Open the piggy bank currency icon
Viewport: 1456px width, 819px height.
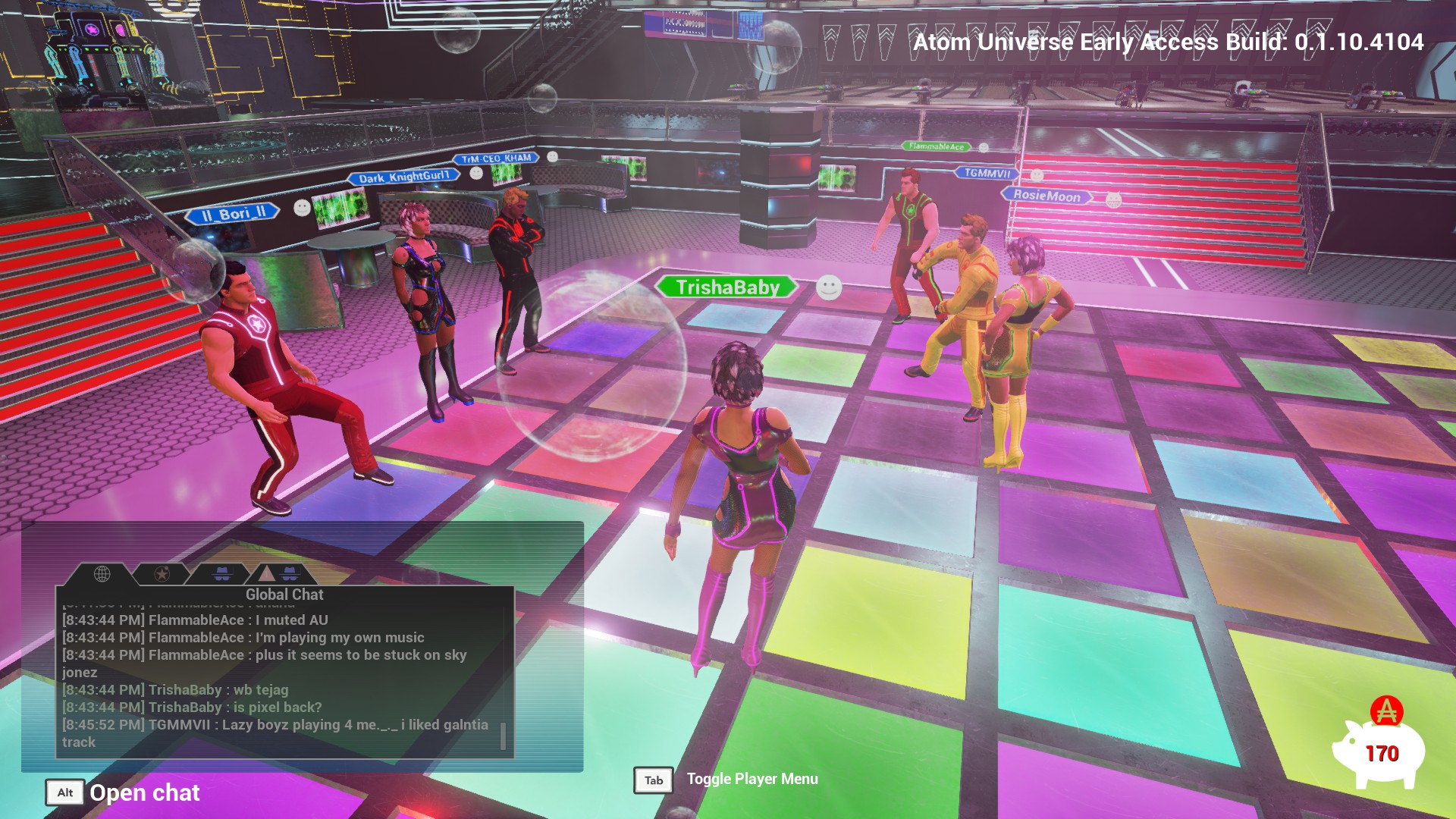tap(1378, 751)
